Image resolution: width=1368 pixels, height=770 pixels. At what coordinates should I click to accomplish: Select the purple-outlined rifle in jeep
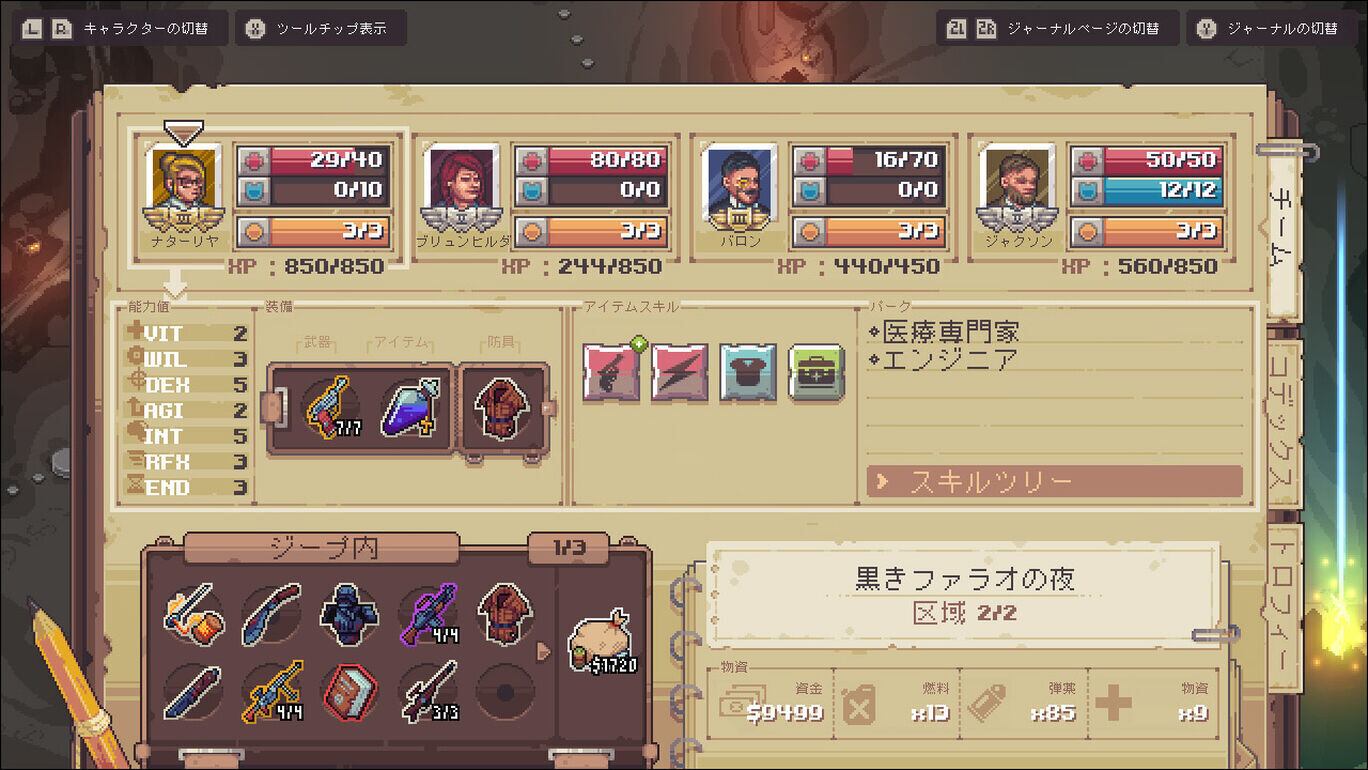coord(428,613)
